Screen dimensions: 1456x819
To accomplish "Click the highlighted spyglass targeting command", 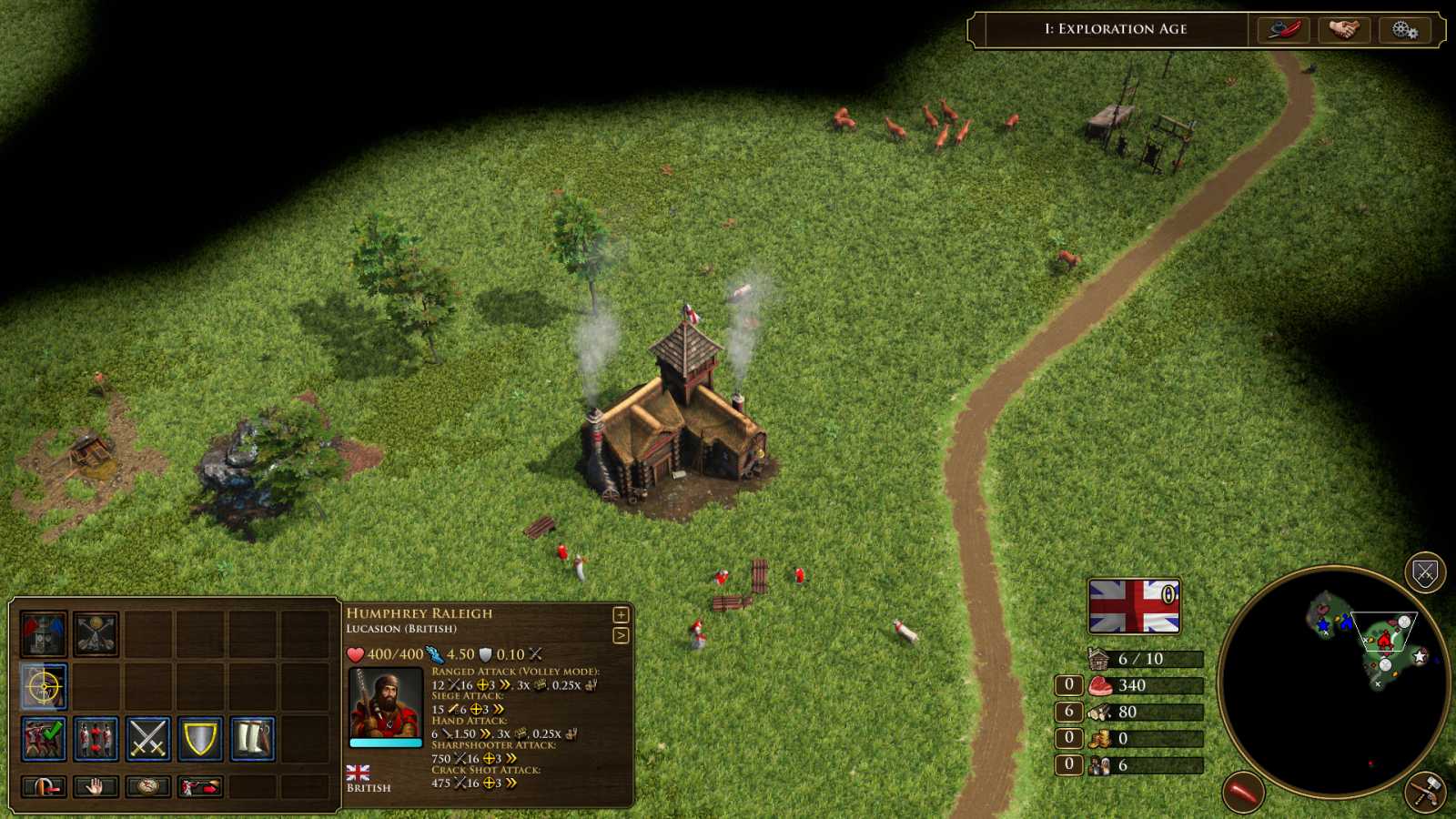I will 44,685.
